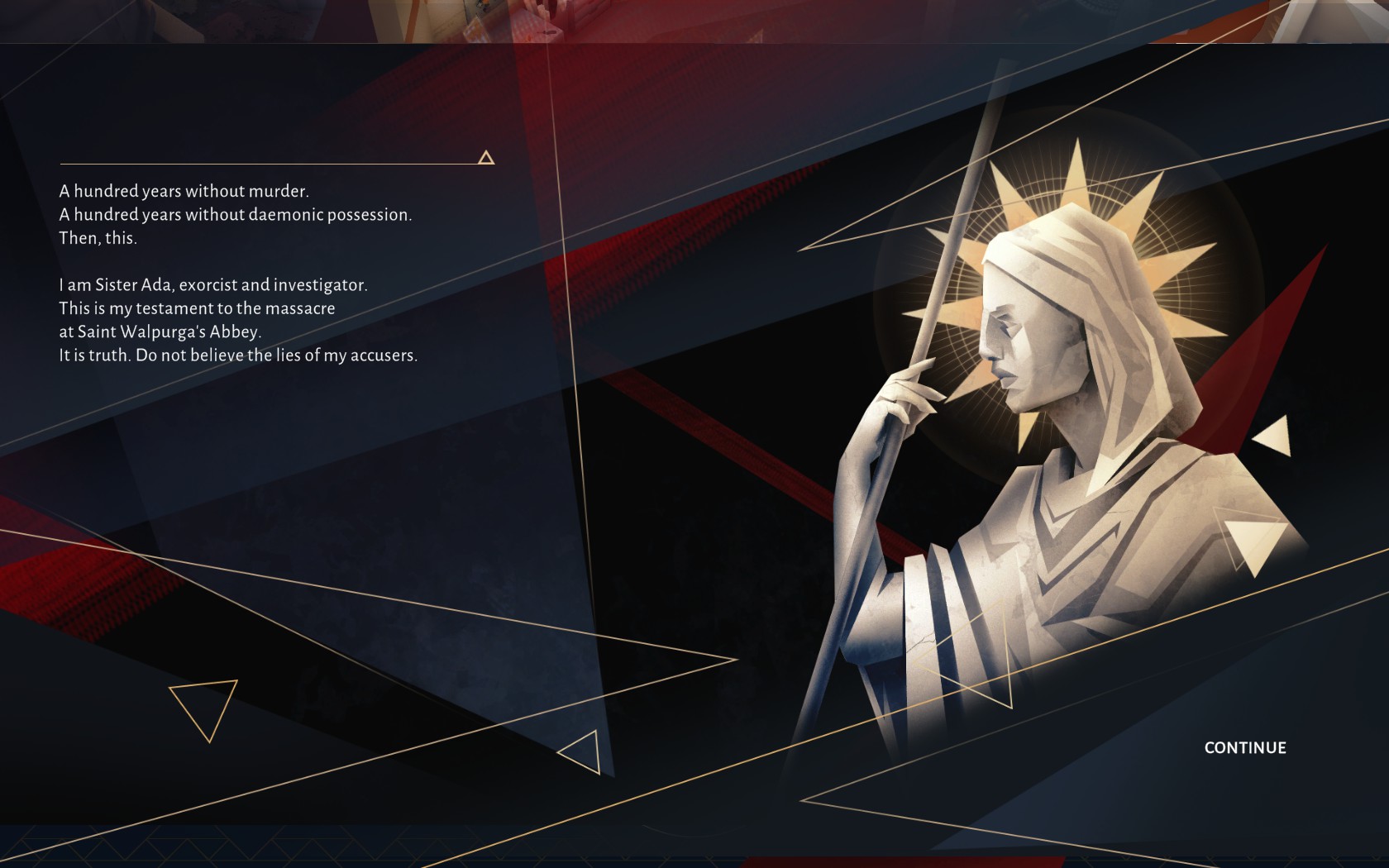Click the opening line "A hundred years without murder."
This screenshot has height=868, width=1389.
[x=184, y=189]
